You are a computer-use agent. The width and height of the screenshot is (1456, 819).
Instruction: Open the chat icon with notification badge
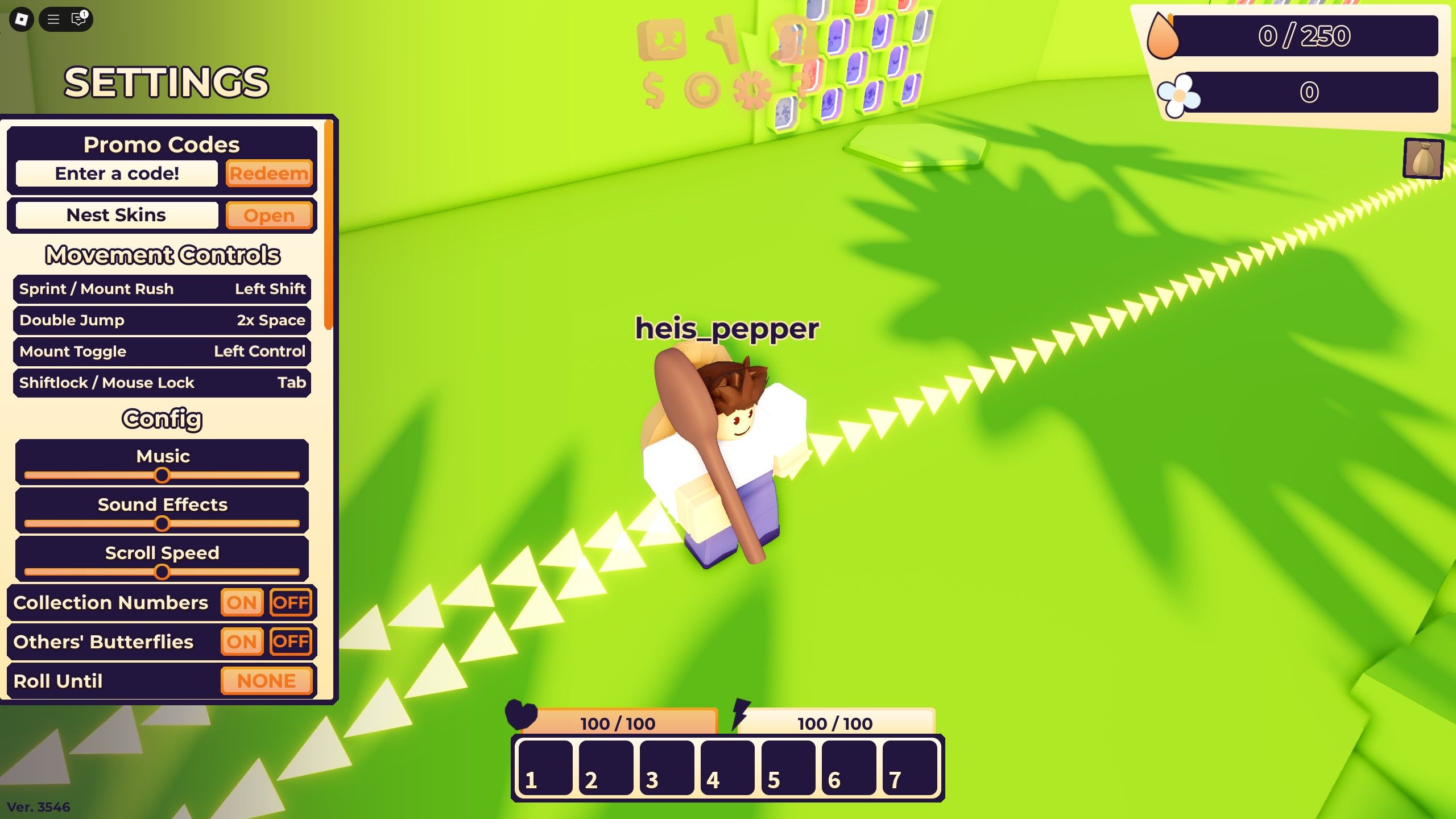coord(77,19)
